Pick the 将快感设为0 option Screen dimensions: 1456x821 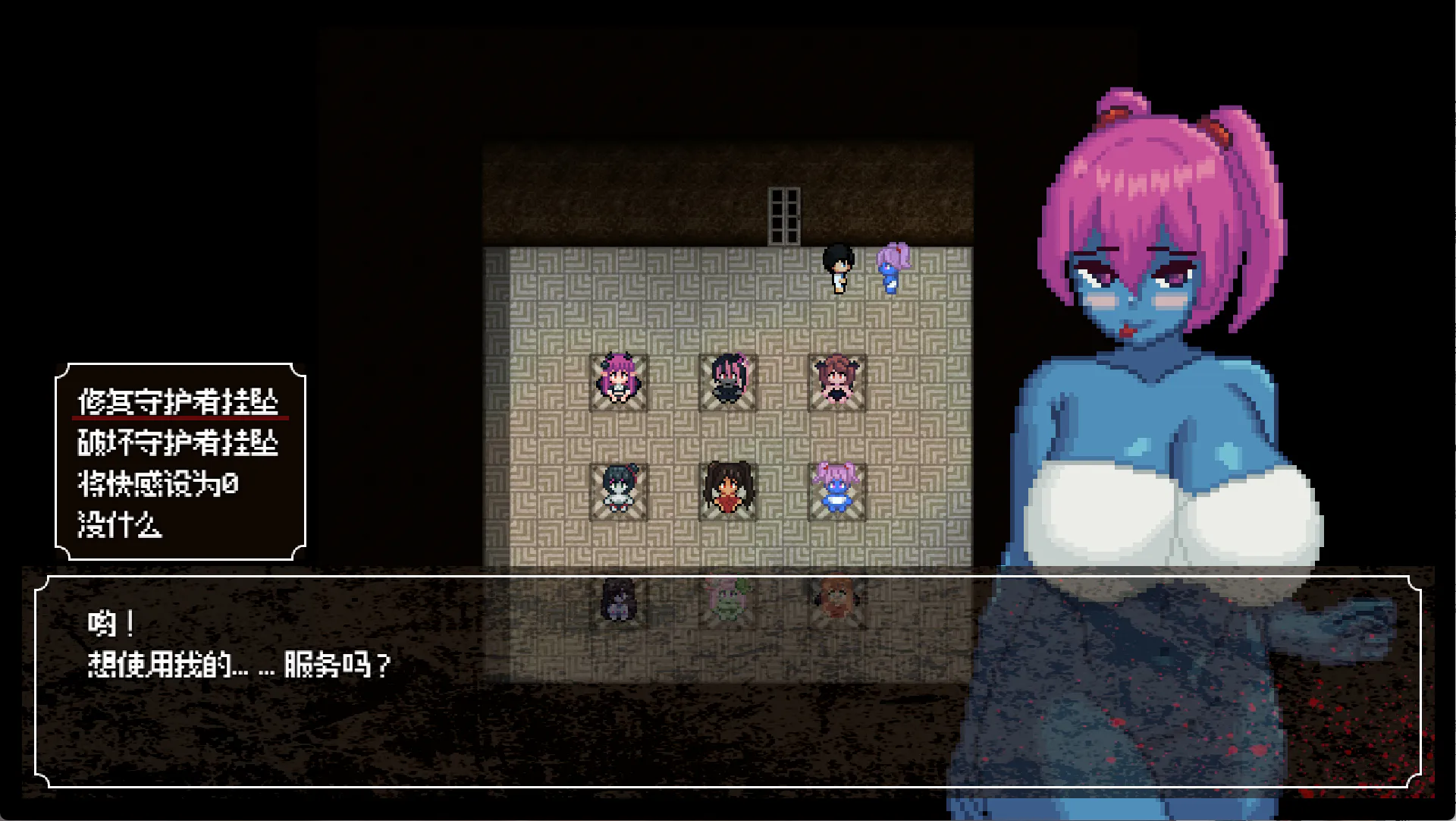click(158, 483)
